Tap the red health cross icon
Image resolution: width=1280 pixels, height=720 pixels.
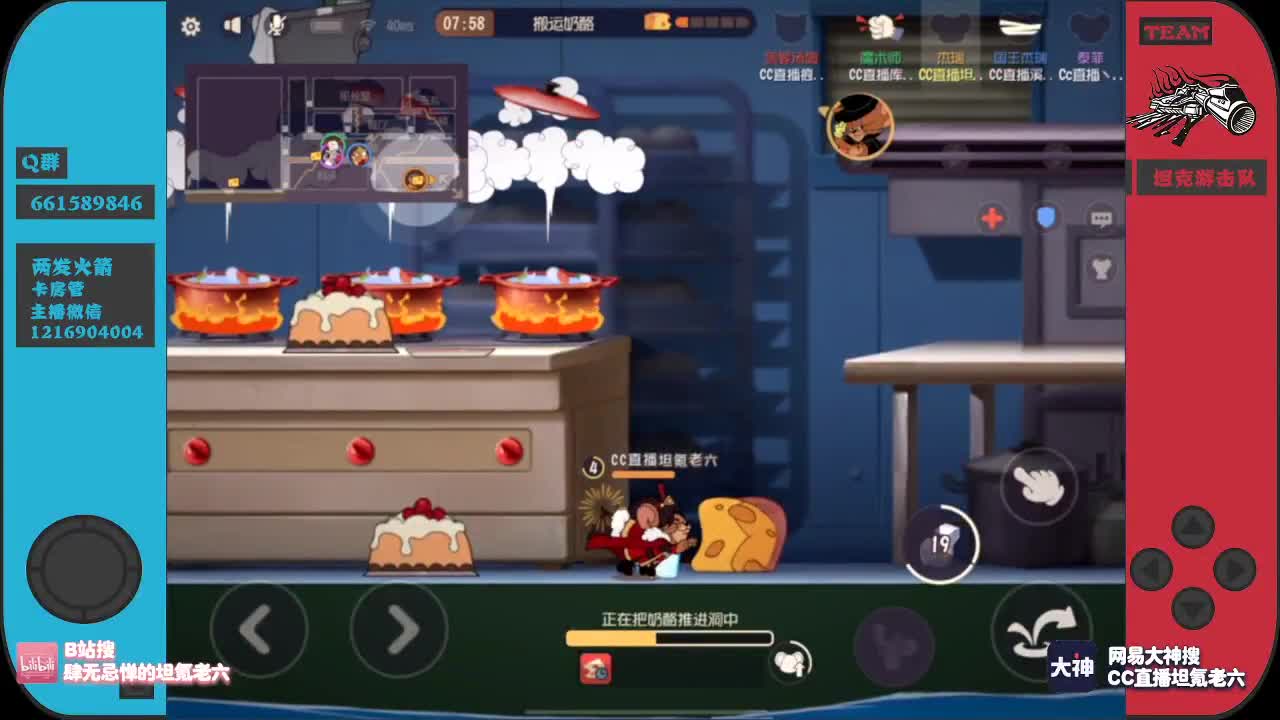click(x=992, y=219)
